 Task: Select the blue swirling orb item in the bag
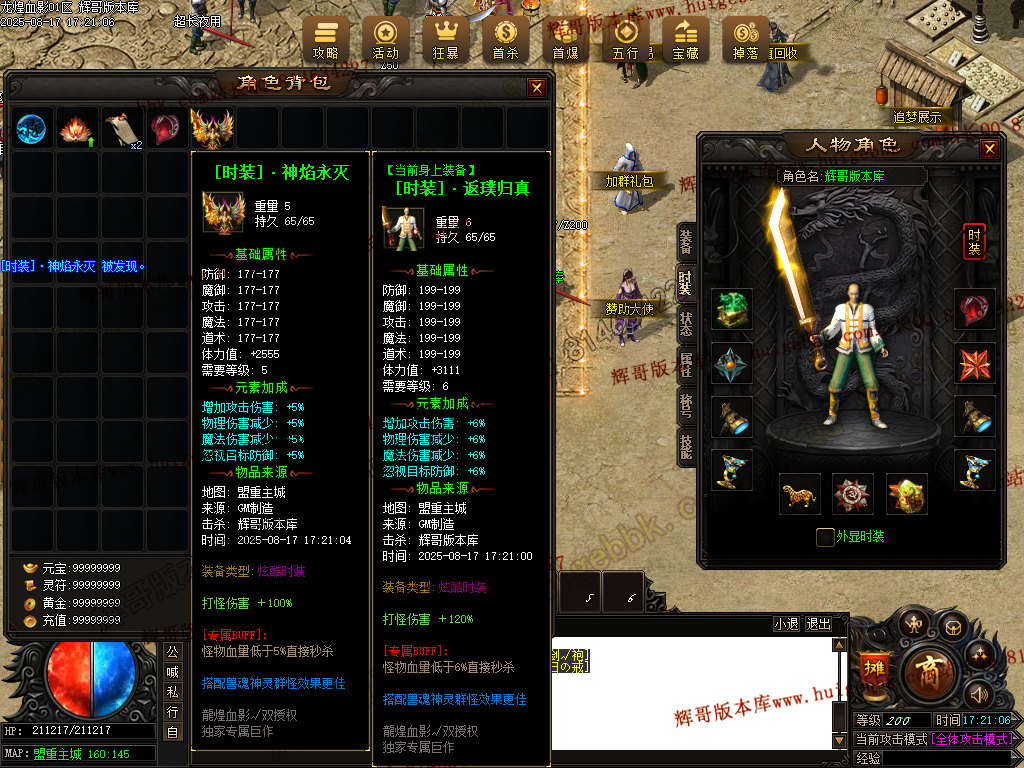pos(31,129)
